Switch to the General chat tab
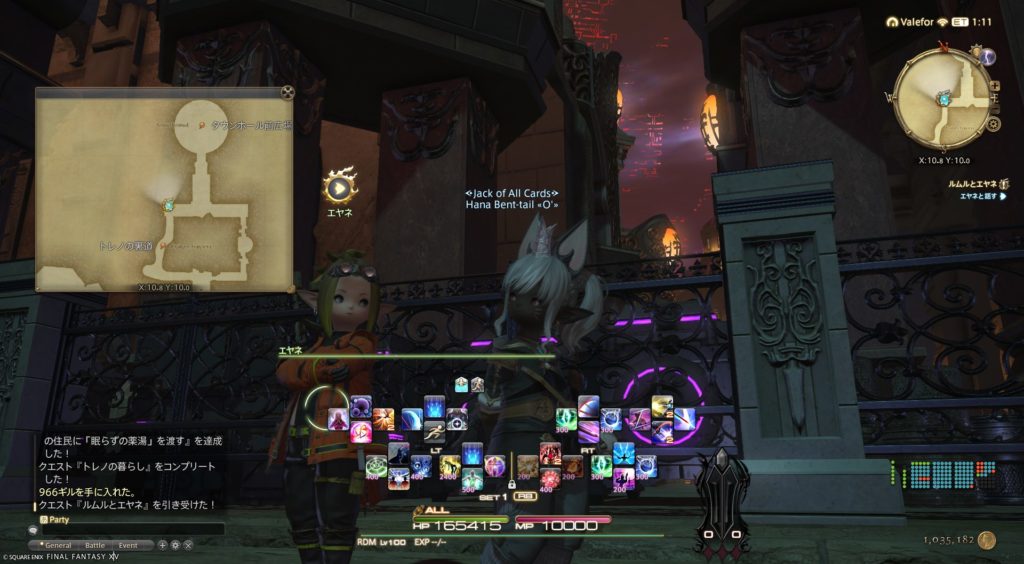The height and width of the screenshot is (564, 1024). click(x=59, y=545)
